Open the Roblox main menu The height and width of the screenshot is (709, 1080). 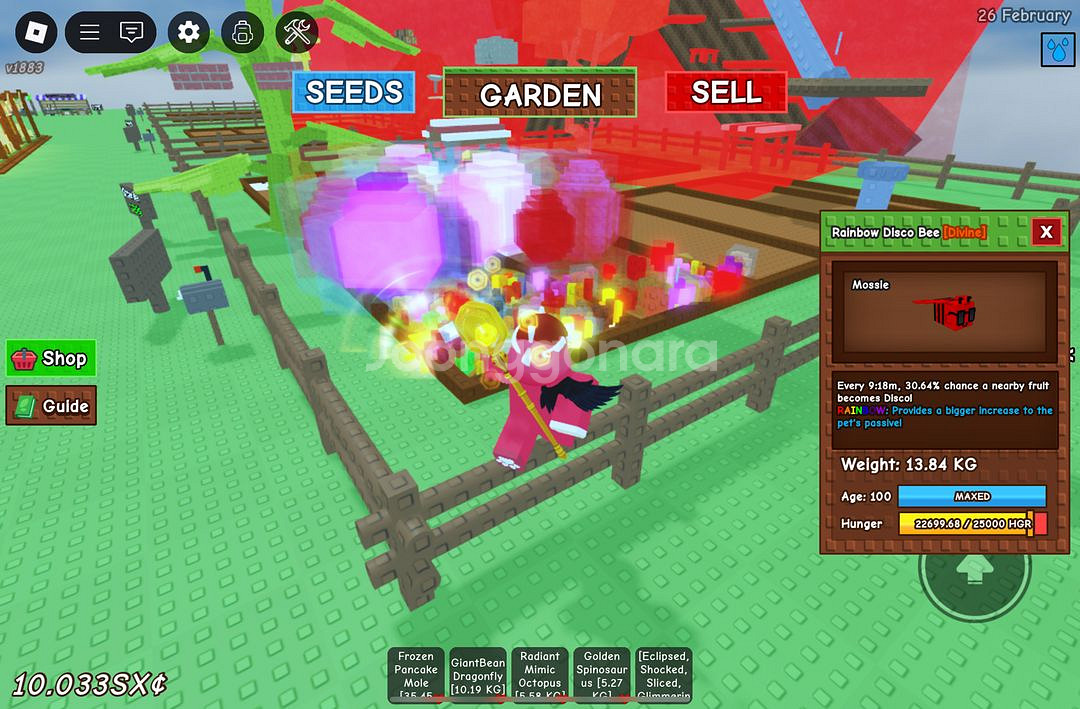[x=37, y=33]
